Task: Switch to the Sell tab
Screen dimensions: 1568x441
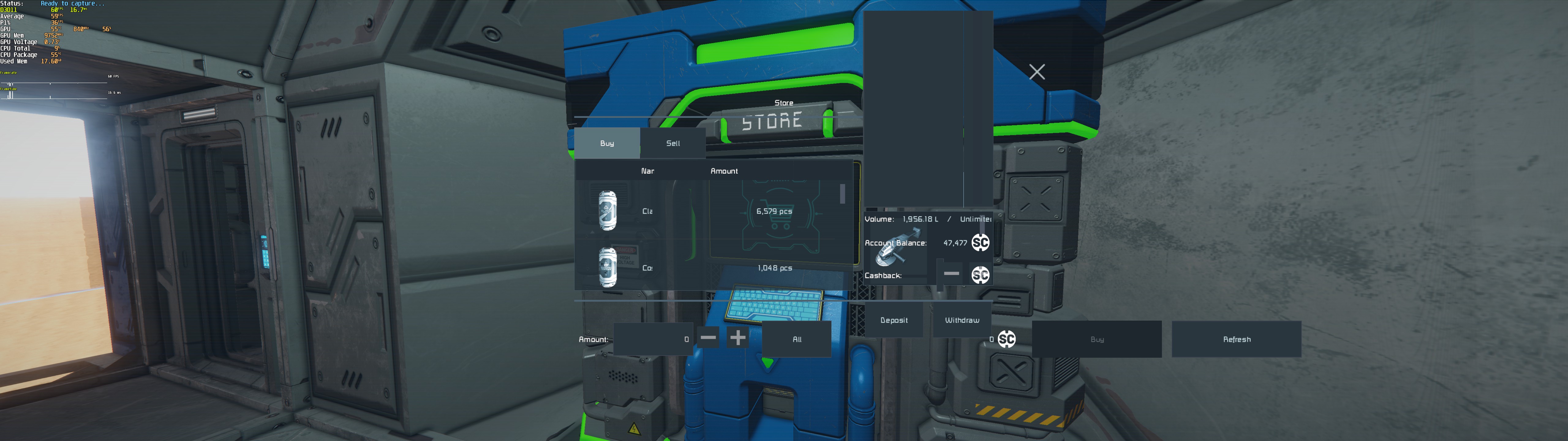Action: (673, 143)
